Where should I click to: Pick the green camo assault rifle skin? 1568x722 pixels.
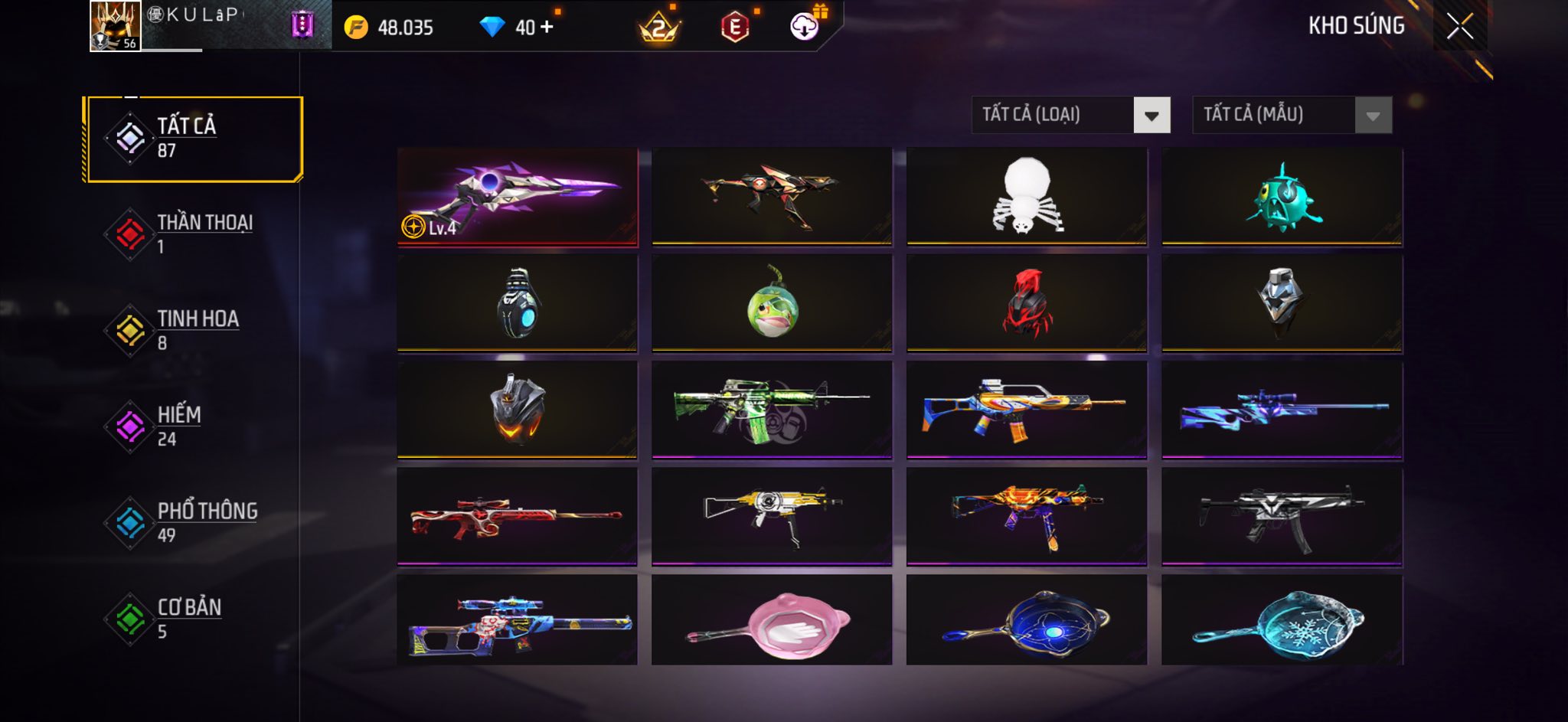[x=772, y=410]
